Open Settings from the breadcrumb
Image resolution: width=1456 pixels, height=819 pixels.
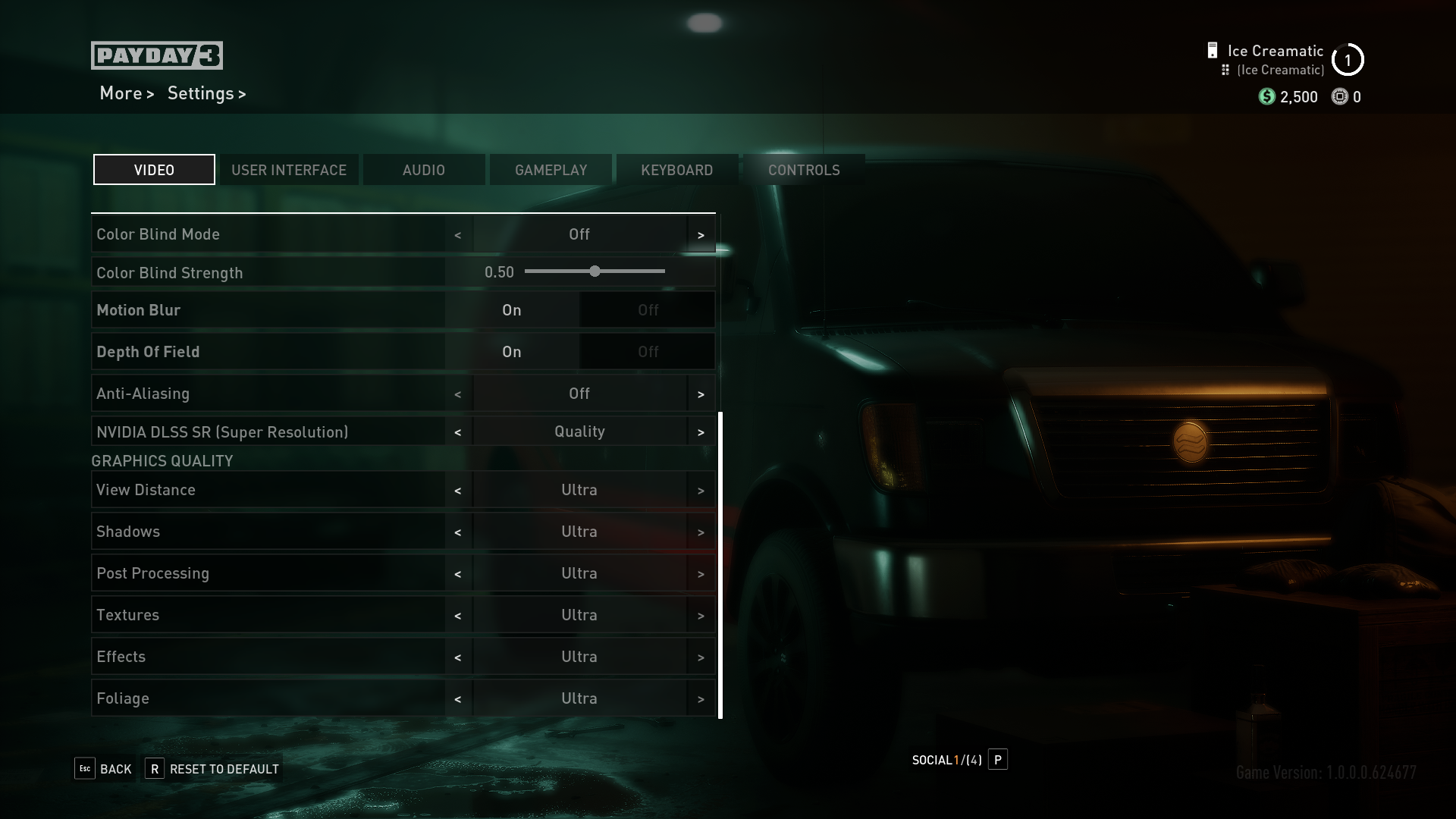tap(201, 93)
